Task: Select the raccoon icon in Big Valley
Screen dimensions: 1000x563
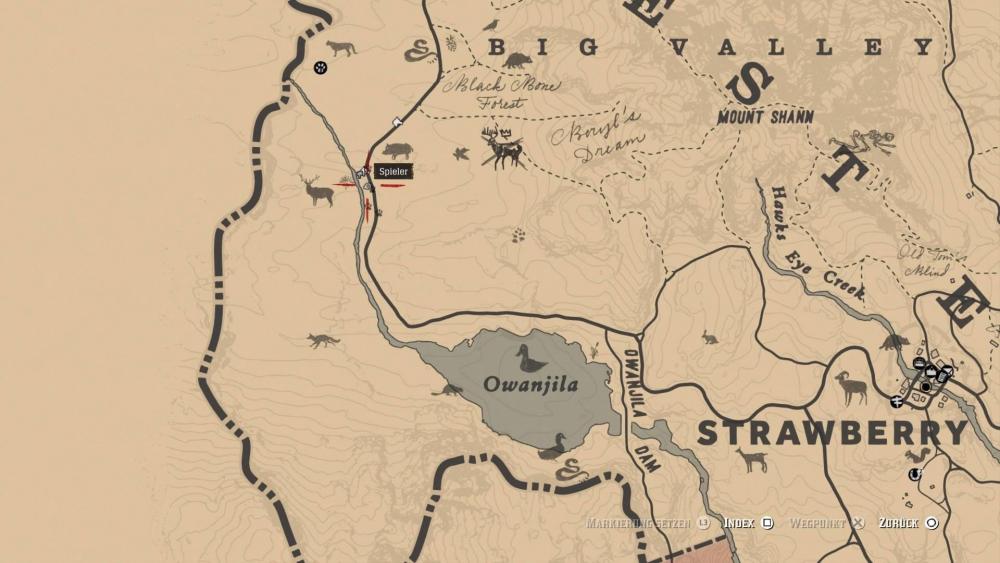Action: [x=518, y=61]
